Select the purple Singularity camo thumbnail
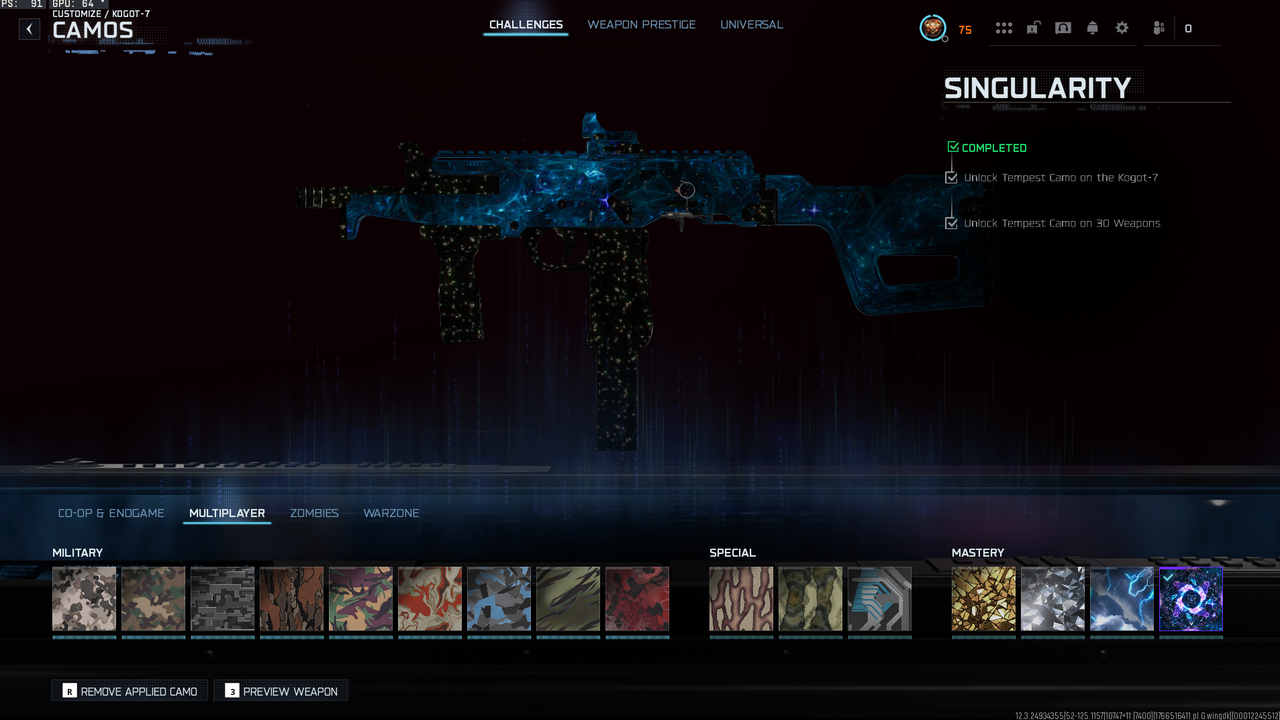Viewport: 1280px width, 720px height. [x=1190, y=599]
